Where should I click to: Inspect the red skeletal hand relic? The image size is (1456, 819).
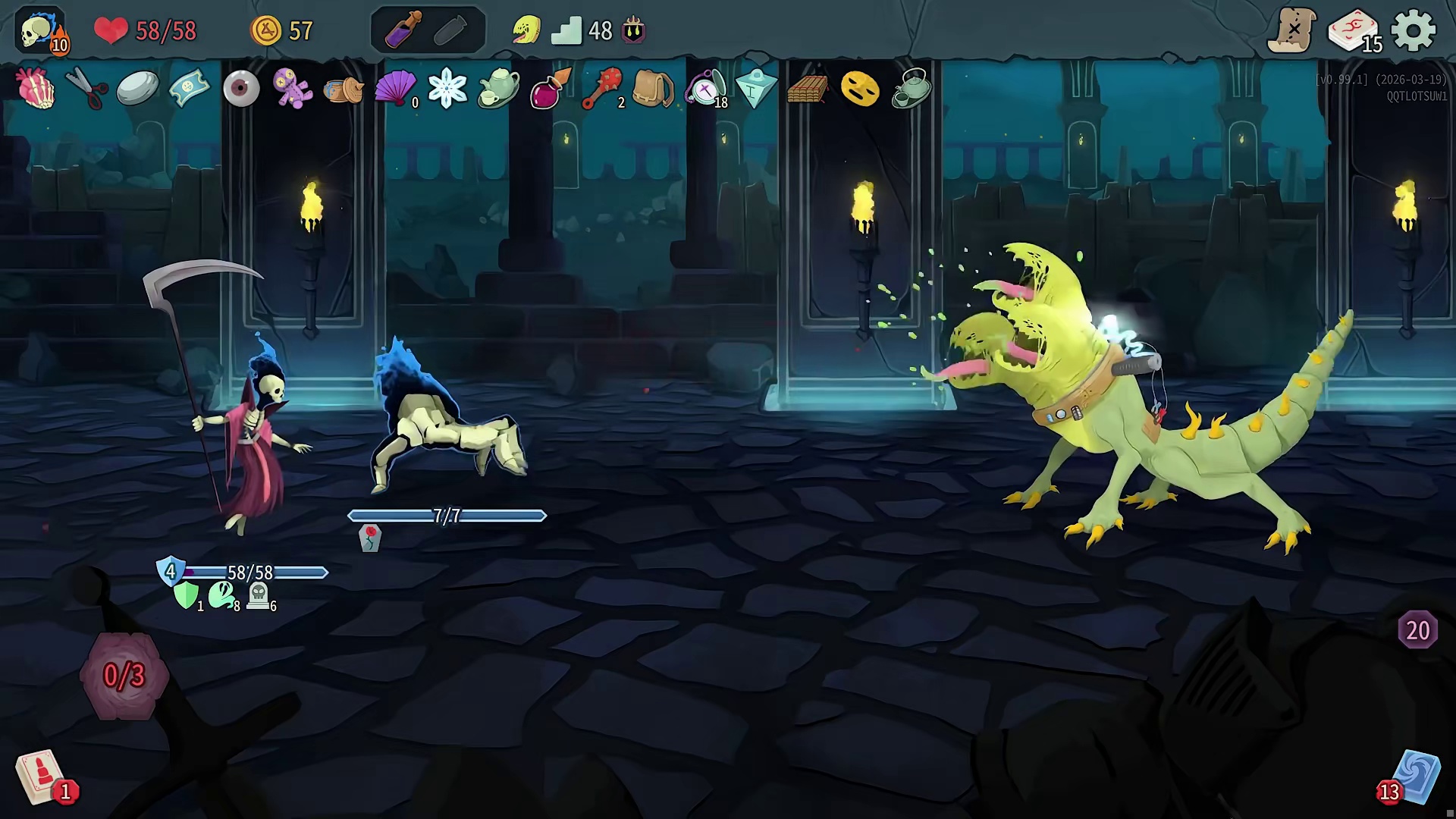[36, 89]
